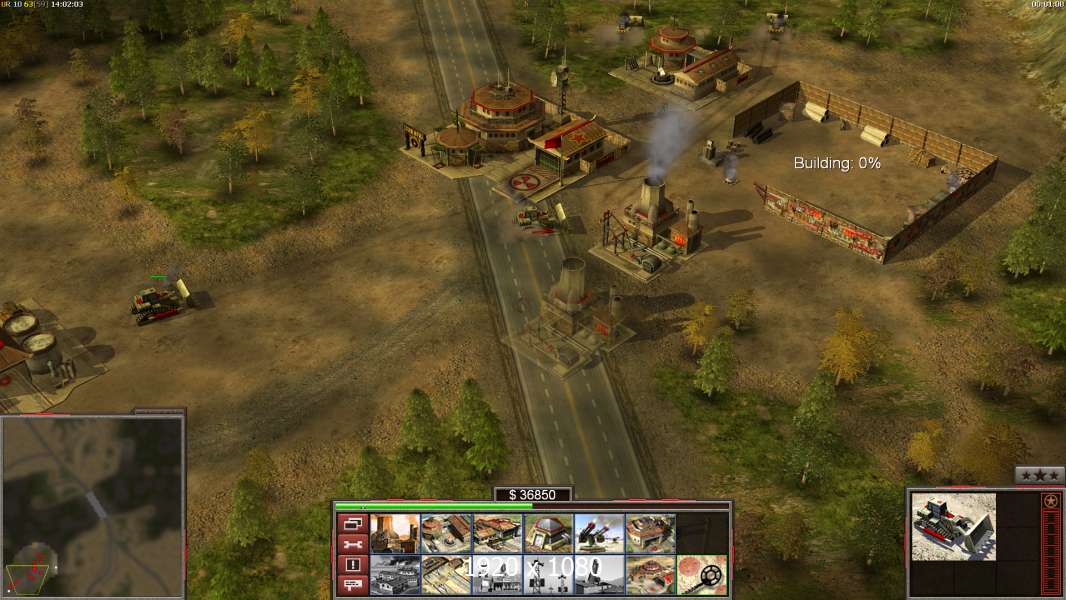
Task: Activate the mine detector command icon
Action: tap(701, 575)
